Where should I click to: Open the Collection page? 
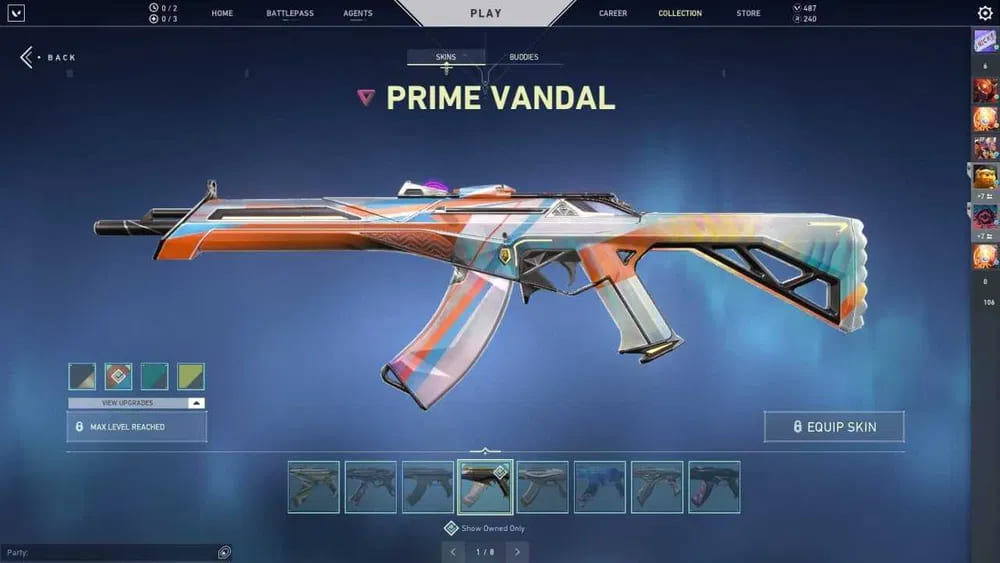[x=680, y=13]
